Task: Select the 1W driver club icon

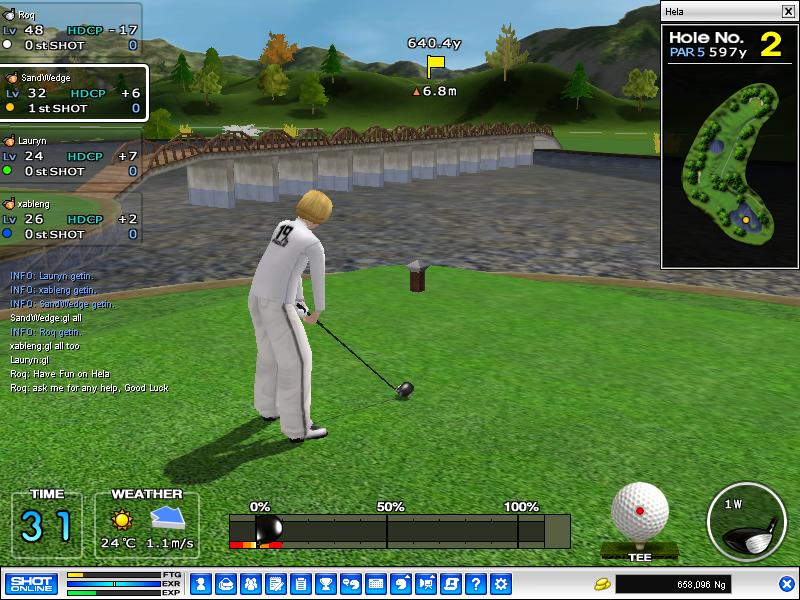Action: pyautogui.click(x=745, y=520)
